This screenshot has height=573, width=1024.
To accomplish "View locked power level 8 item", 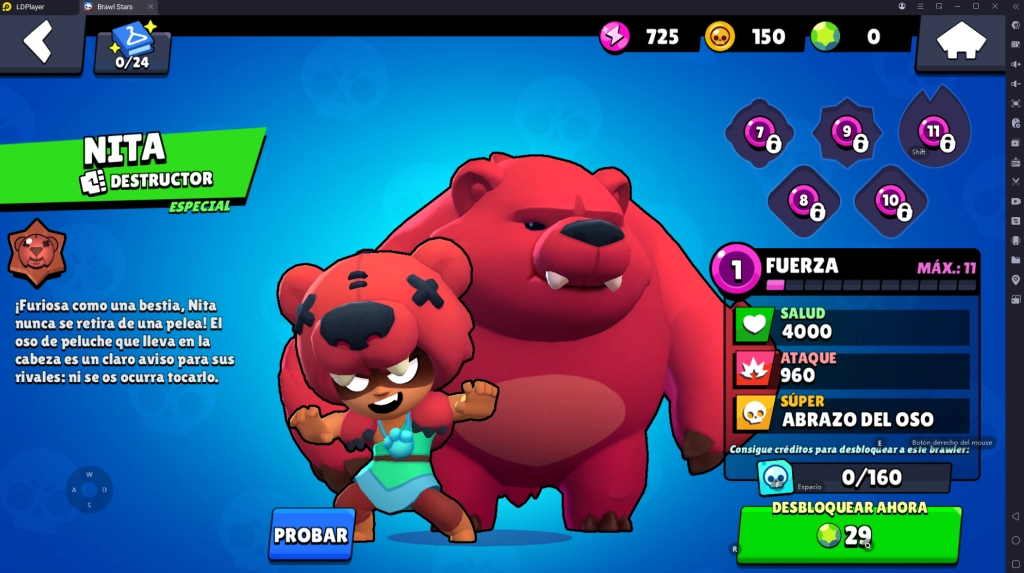I will click(x=803, y=201).
